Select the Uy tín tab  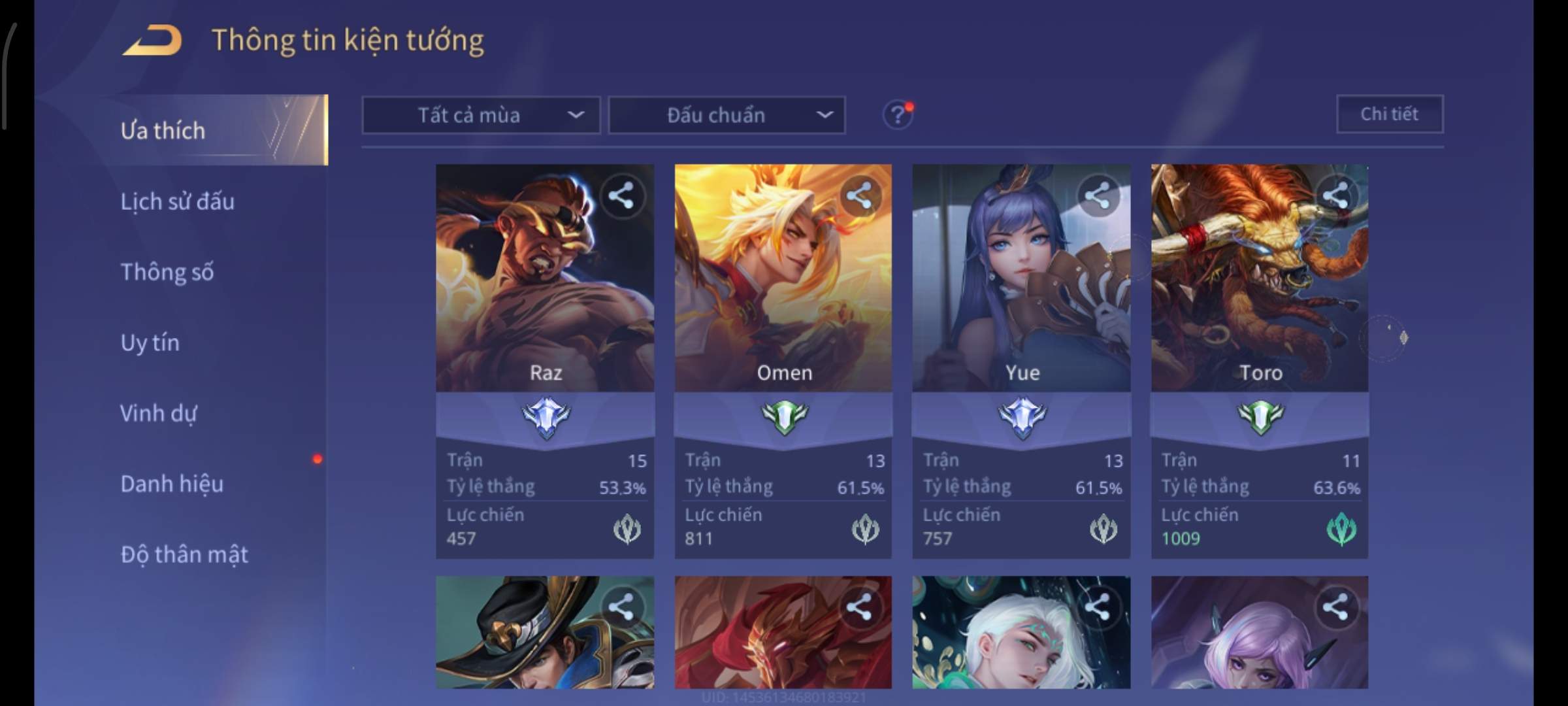click(x=150, y=343)
